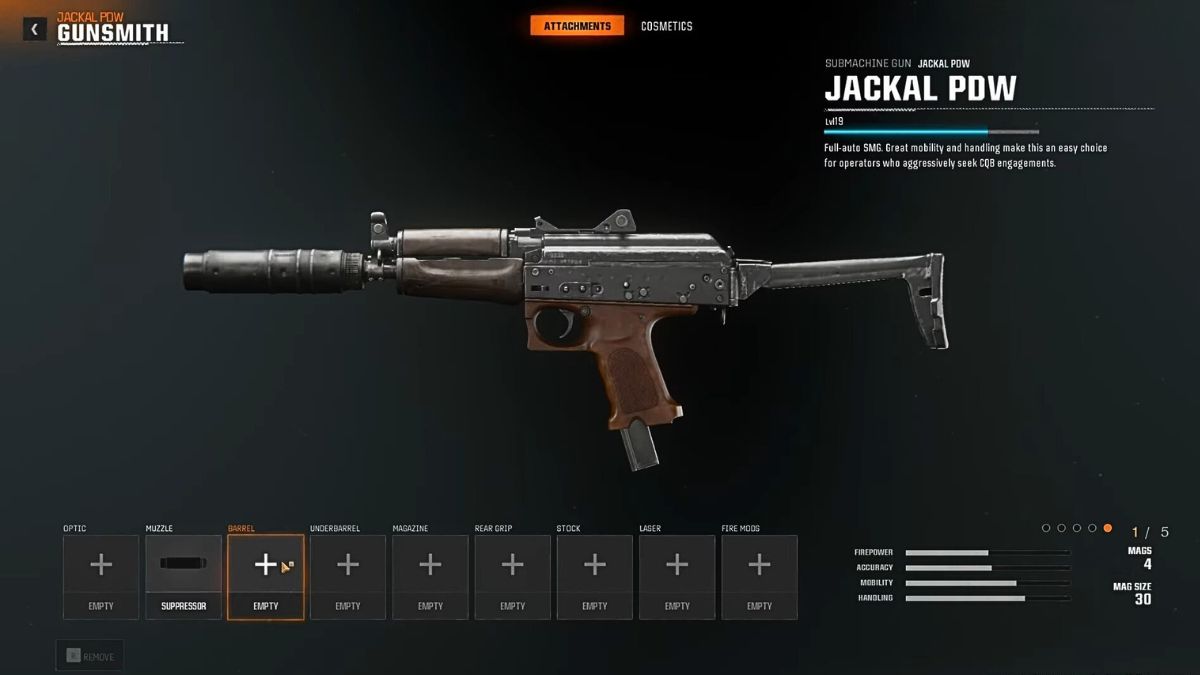Screen dimensions: 1200x675
Task: Open the Underbarrel attachment slot
Action: coord(348,576)
